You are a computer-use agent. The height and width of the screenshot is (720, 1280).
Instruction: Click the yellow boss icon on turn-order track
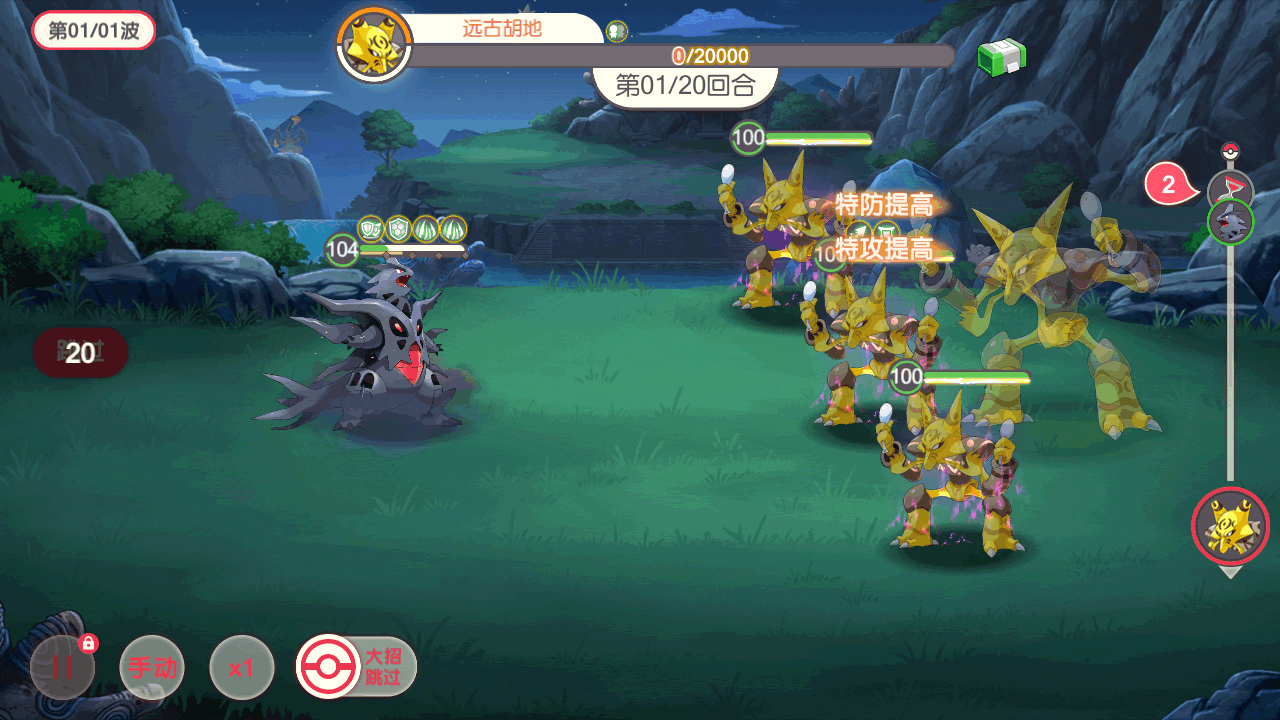[1230, 526]
